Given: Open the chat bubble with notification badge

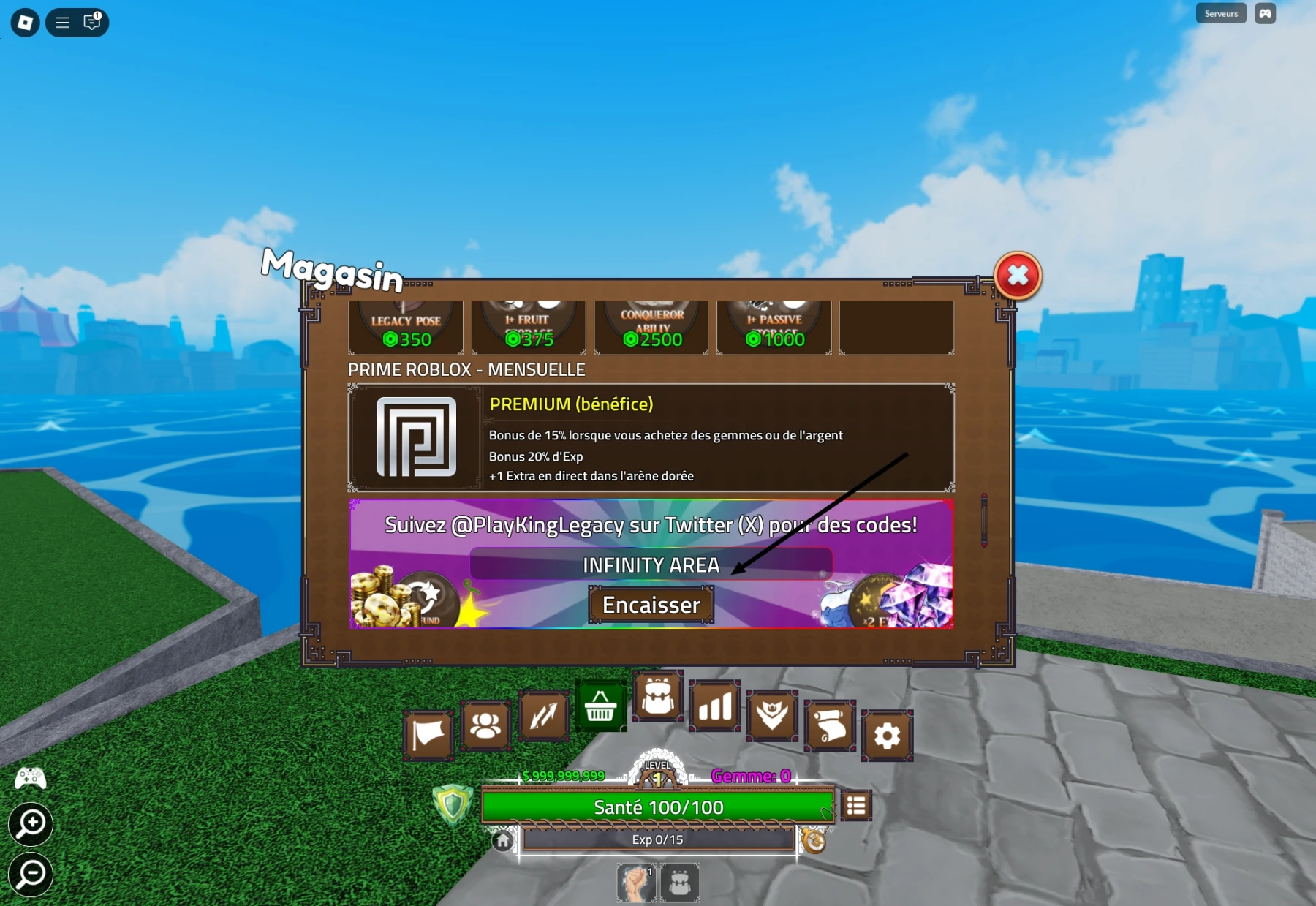Looking at the screenshot, I should 91,23.
